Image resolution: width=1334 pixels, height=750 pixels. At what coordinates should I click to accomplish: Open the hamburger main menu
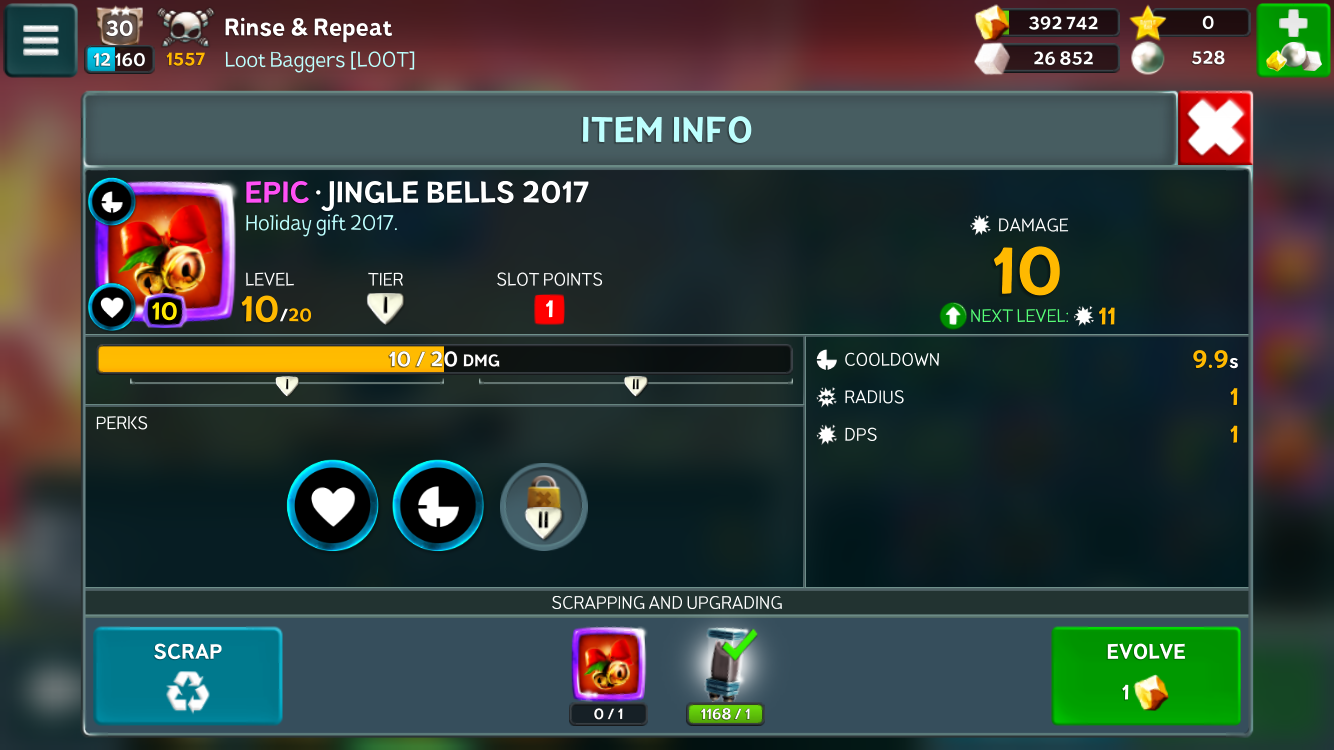point(41,40)
